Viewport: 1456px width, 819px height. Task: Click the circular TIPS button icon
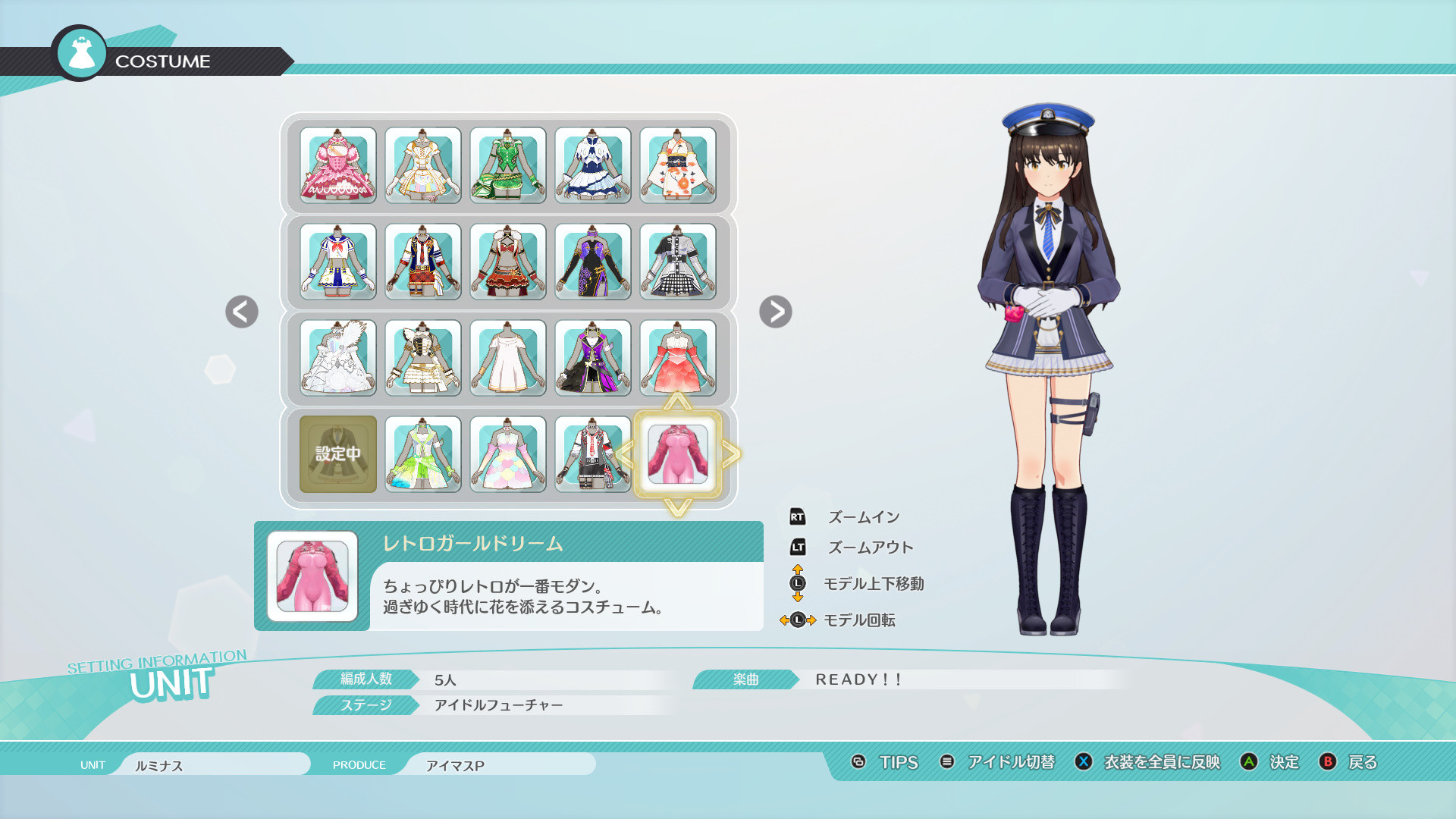coord(858,763)
